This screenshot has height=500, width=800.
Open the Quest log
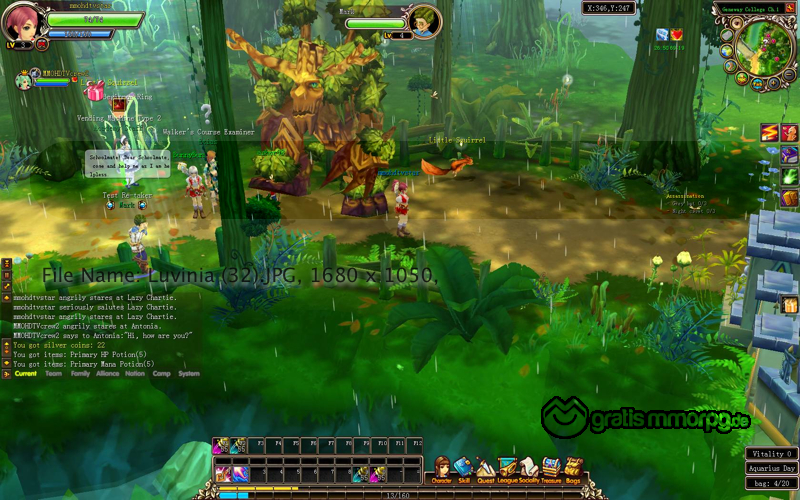[x=485, y=470]
